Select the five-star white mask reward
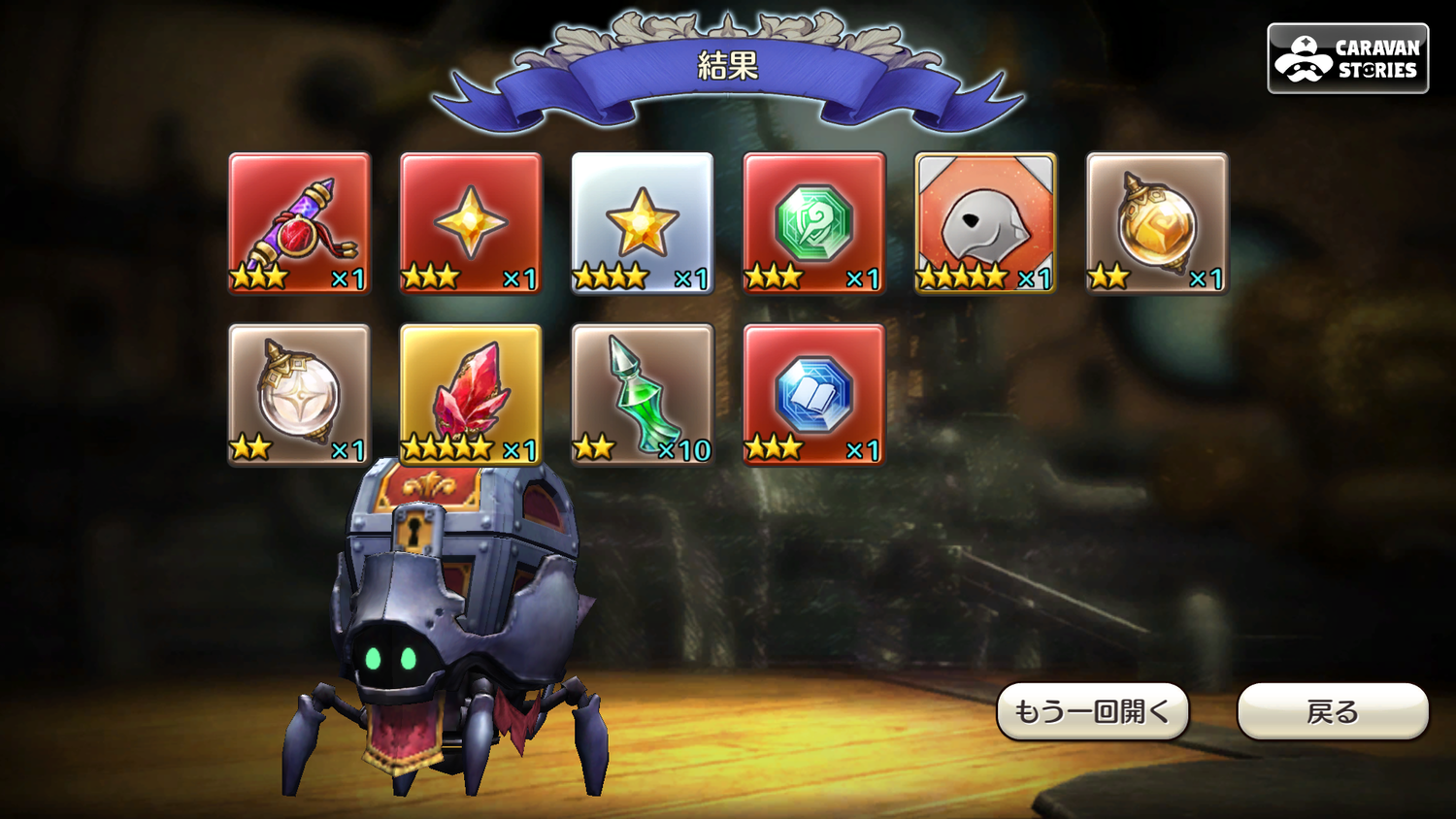1456x819 pixels. [985, 222]
